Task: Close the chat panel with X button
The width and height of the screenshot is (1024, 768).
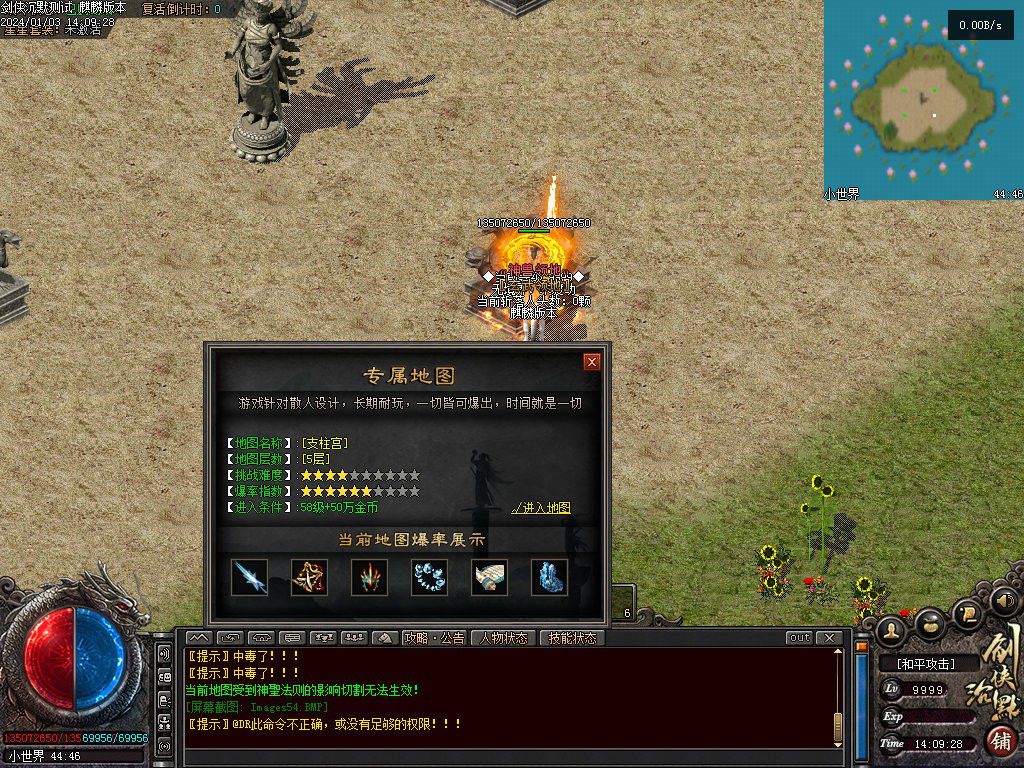Action: pyautogui.click(x=829, y=638)
